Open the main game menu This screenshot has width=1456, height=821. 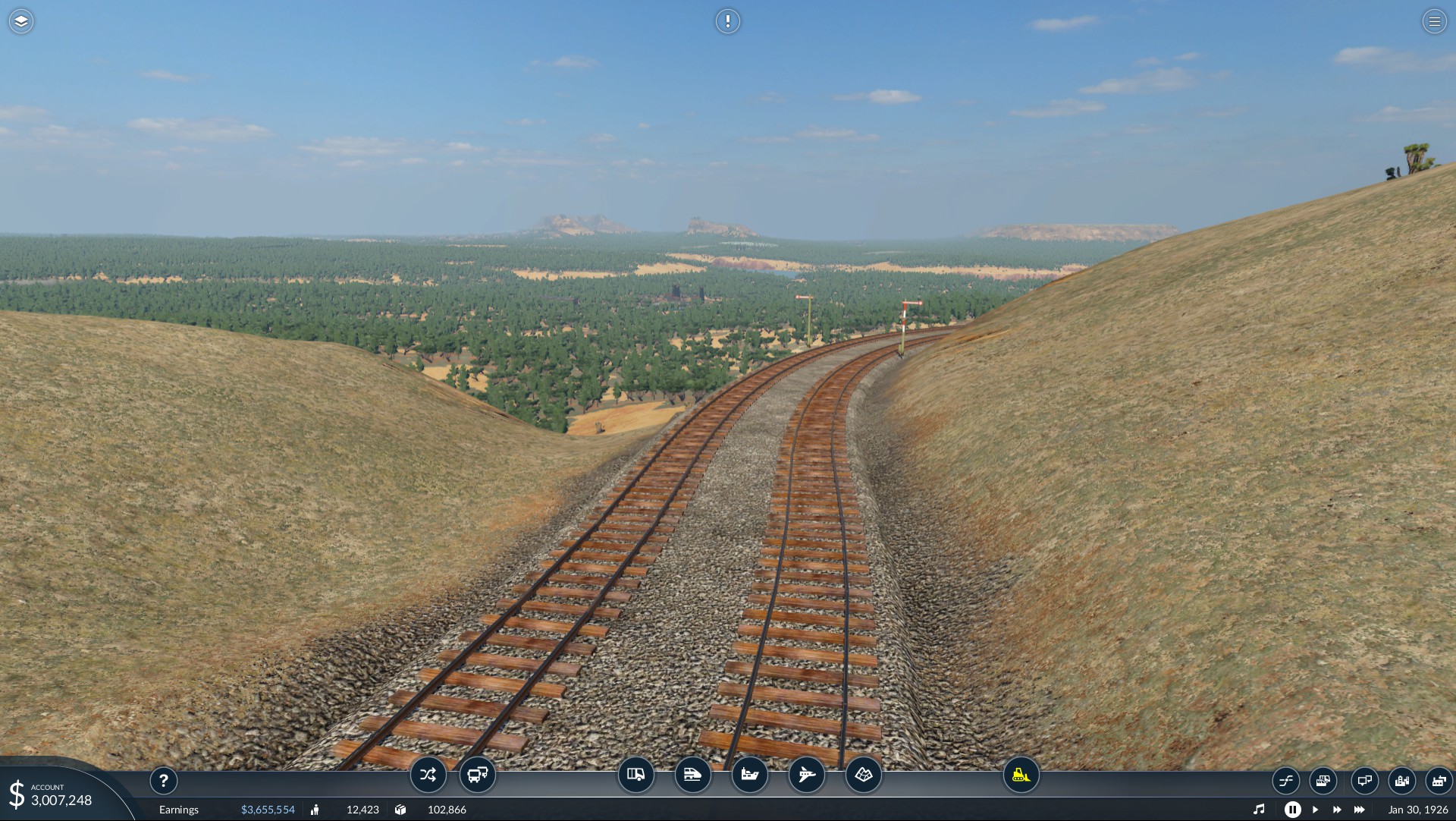coord(1434,21)
